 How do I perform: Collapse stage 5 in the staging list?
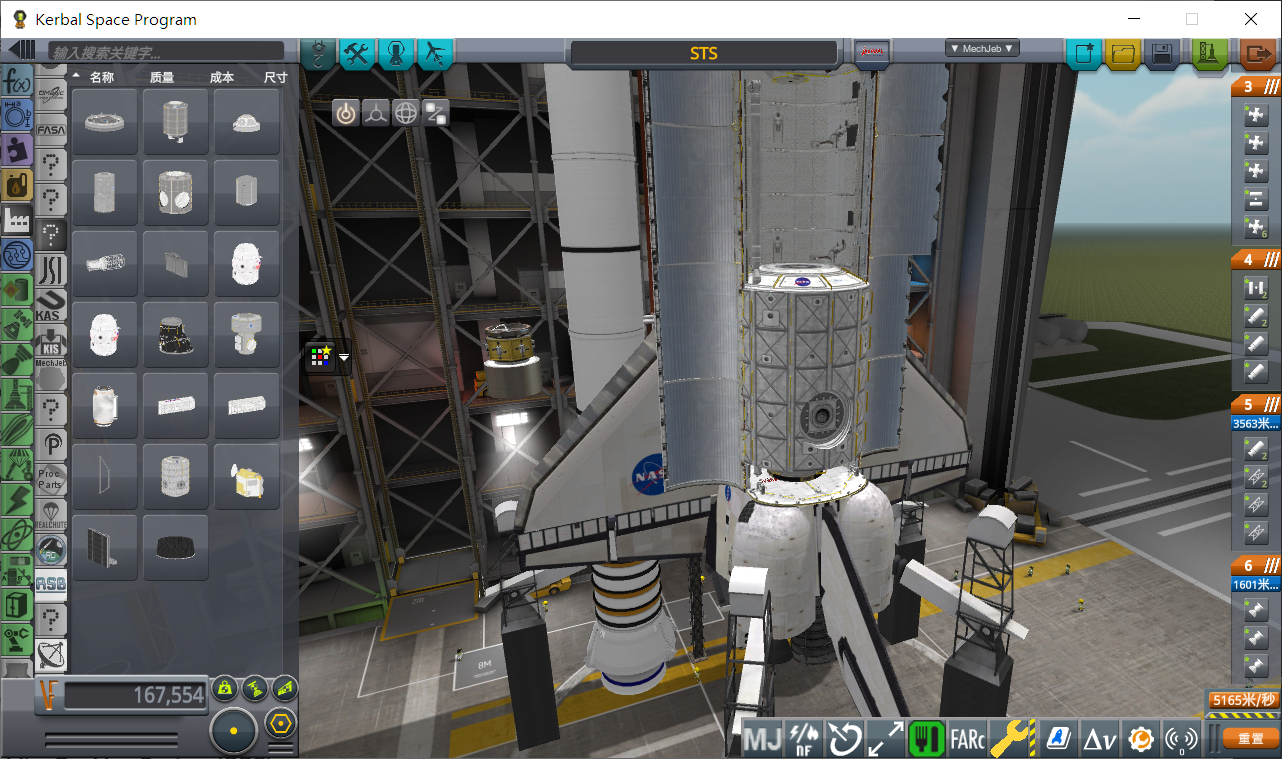click(x=1270, y=403)
